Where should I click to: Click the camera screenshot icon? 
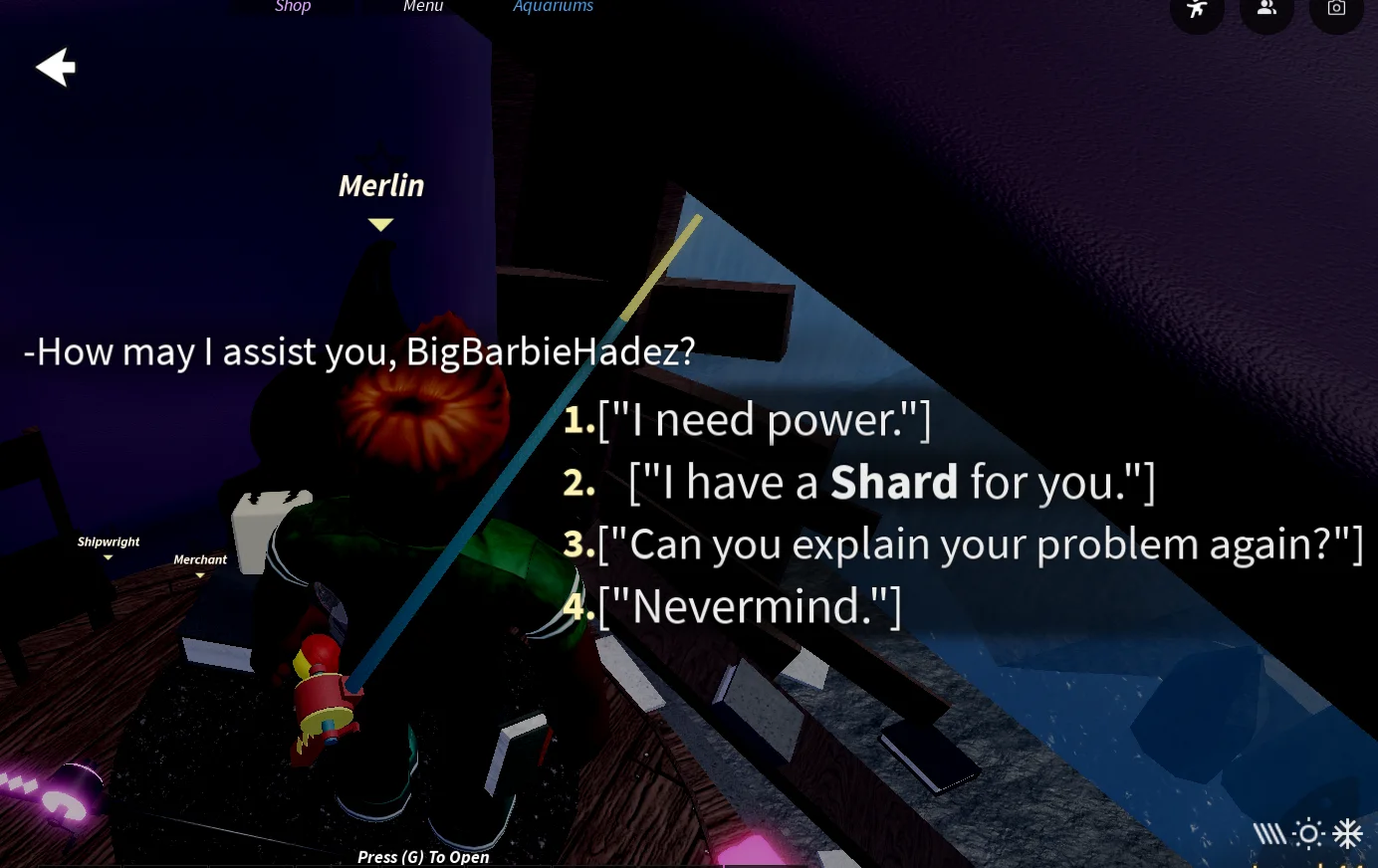pos(1336,6)
